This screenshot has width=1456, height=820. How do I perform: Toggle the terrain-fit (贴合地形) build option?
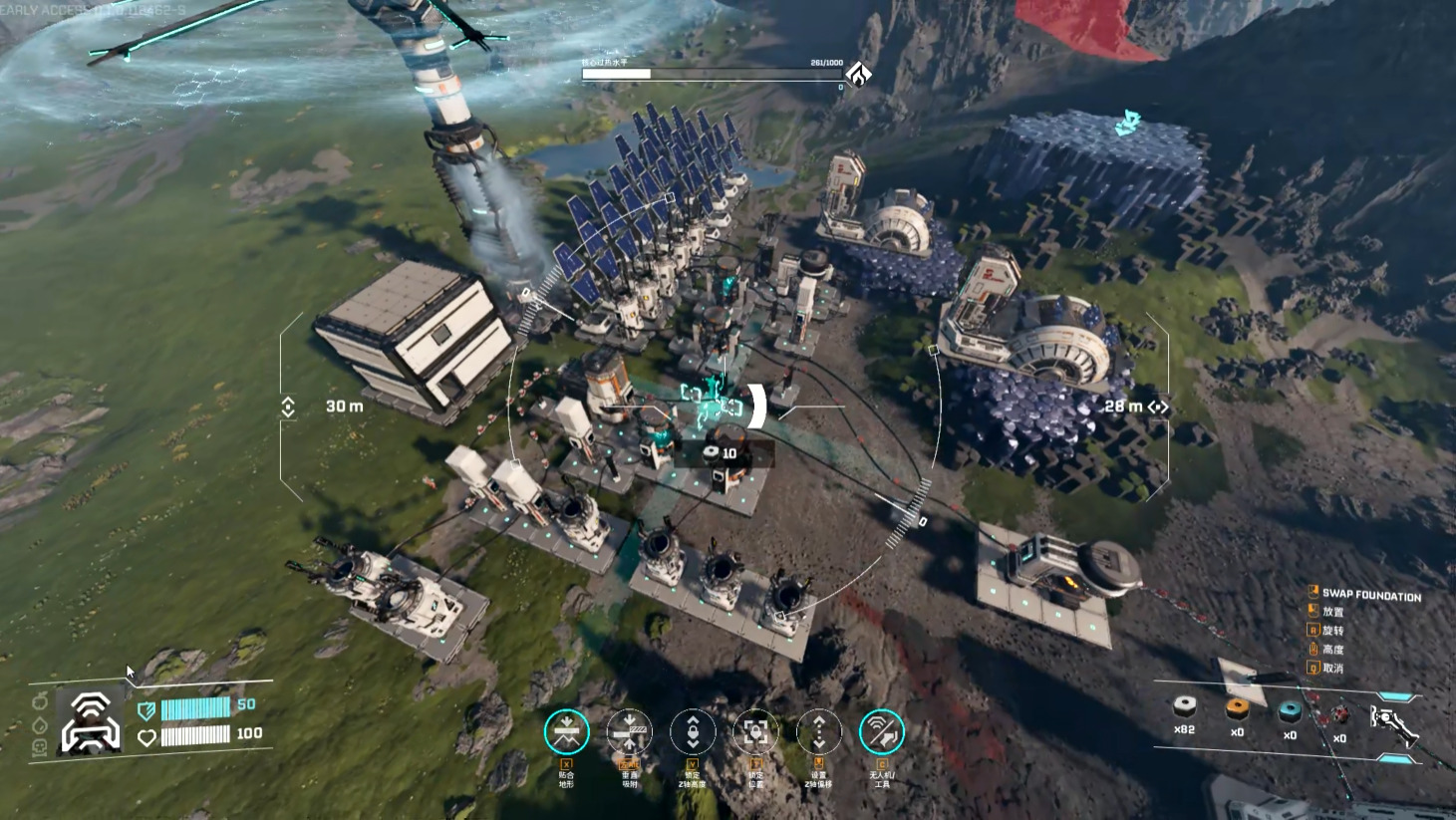(566, 732)
